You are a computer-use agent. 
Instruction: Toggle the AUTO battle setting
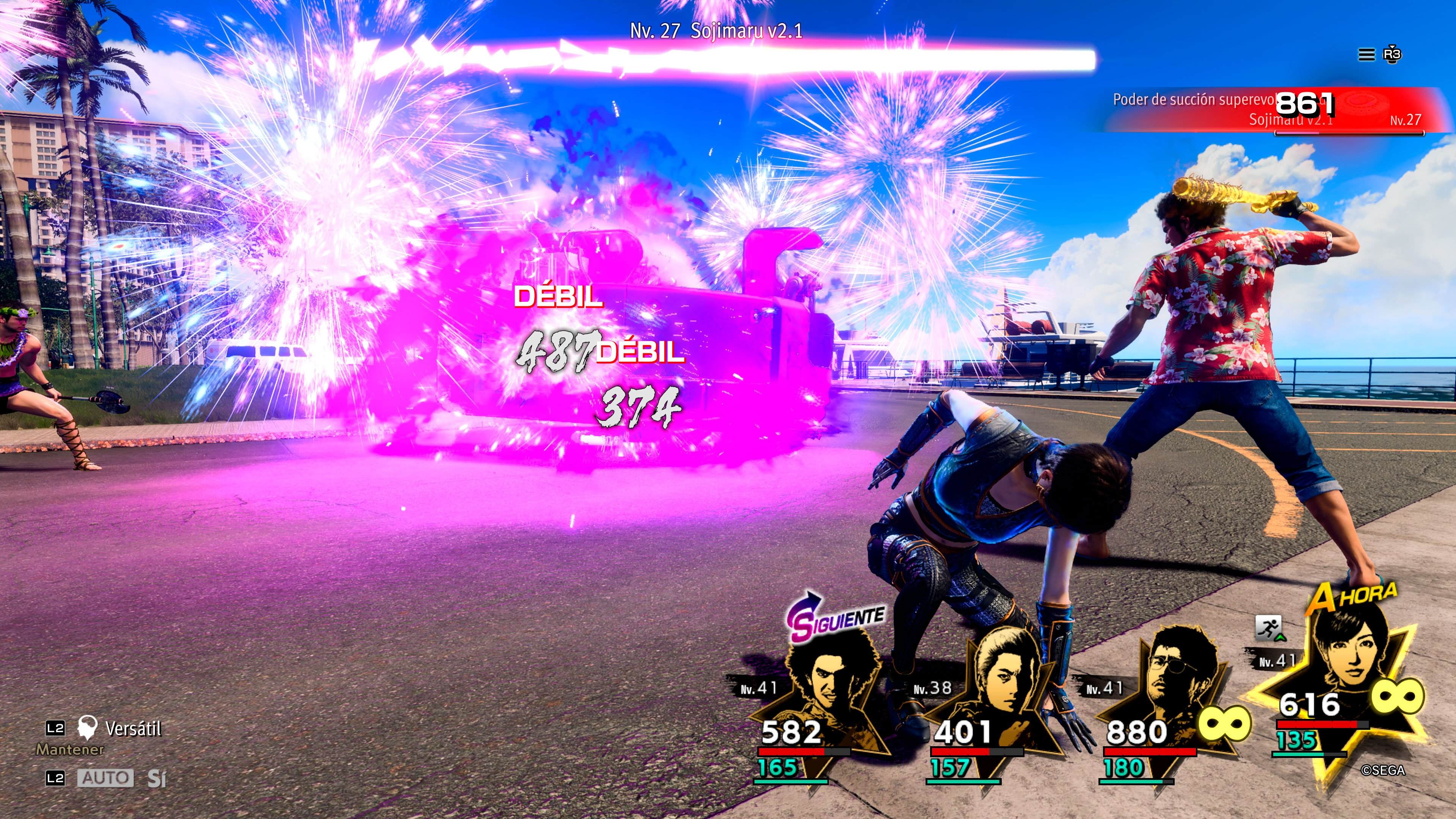tap(106, 778)
